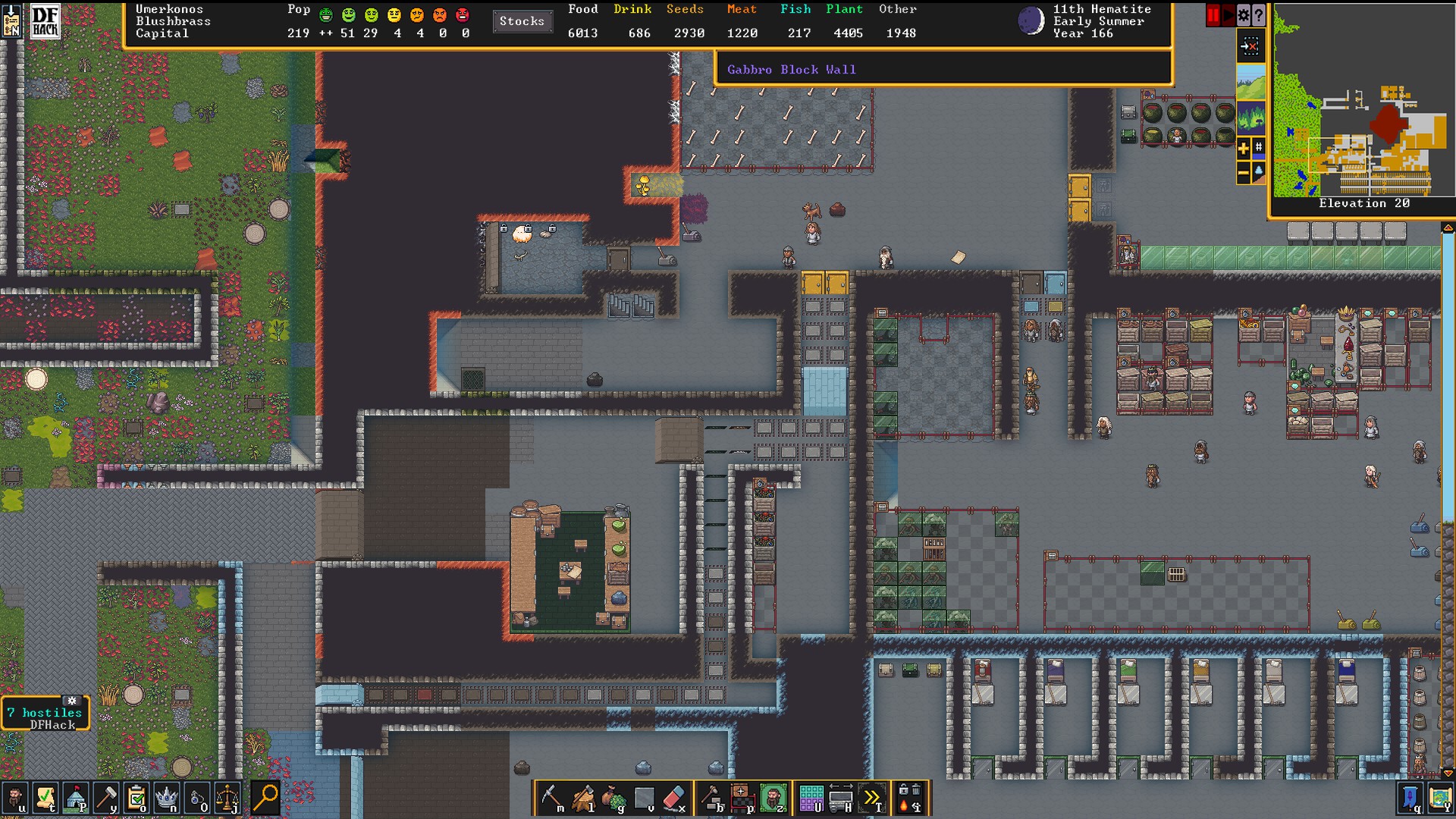The height and width of the screenshot is (819, 1456).
Task: Open the gear settings menu
Action: point(1244,14)
